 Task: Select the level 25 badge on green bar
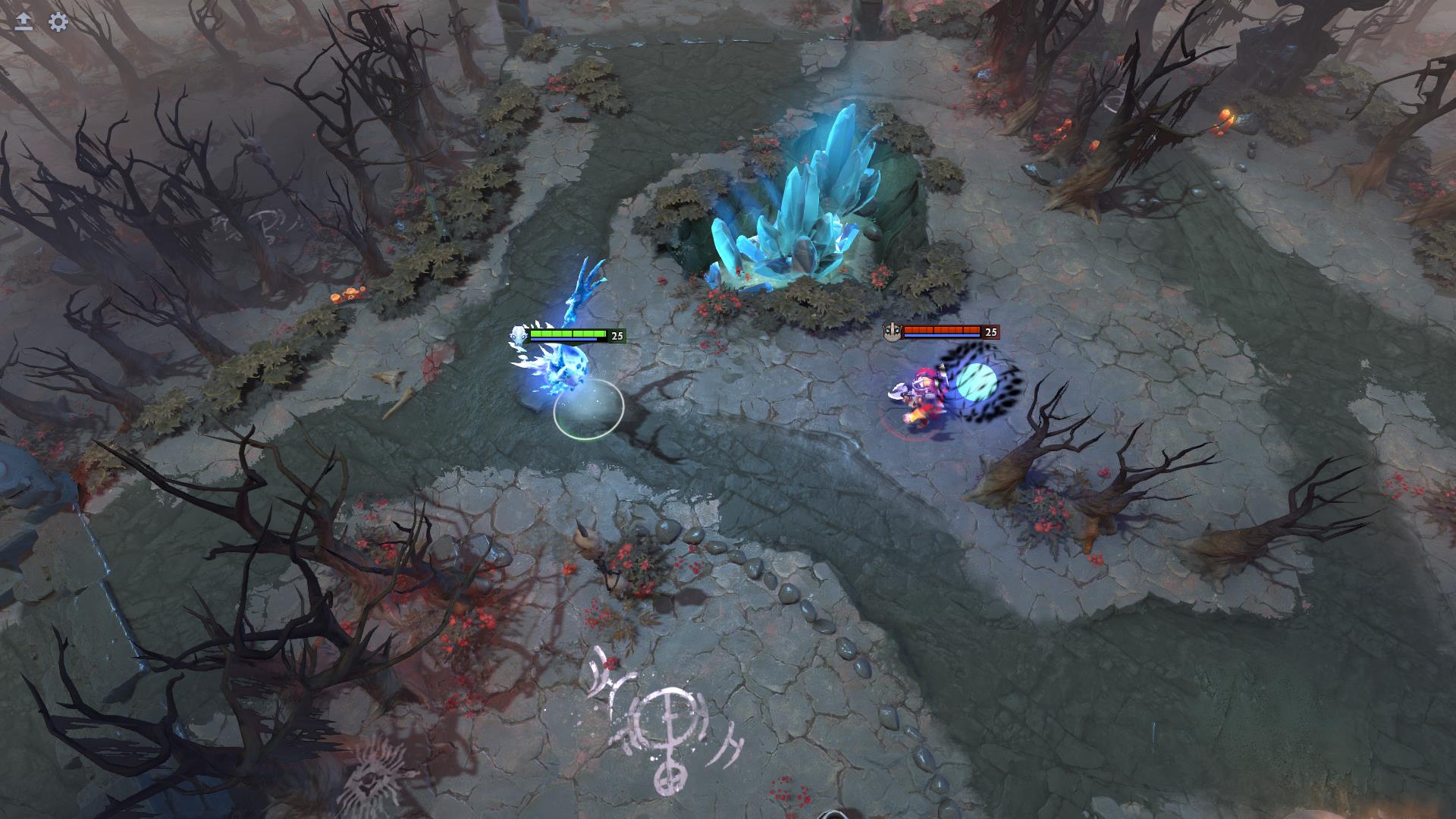click(617, 334)
